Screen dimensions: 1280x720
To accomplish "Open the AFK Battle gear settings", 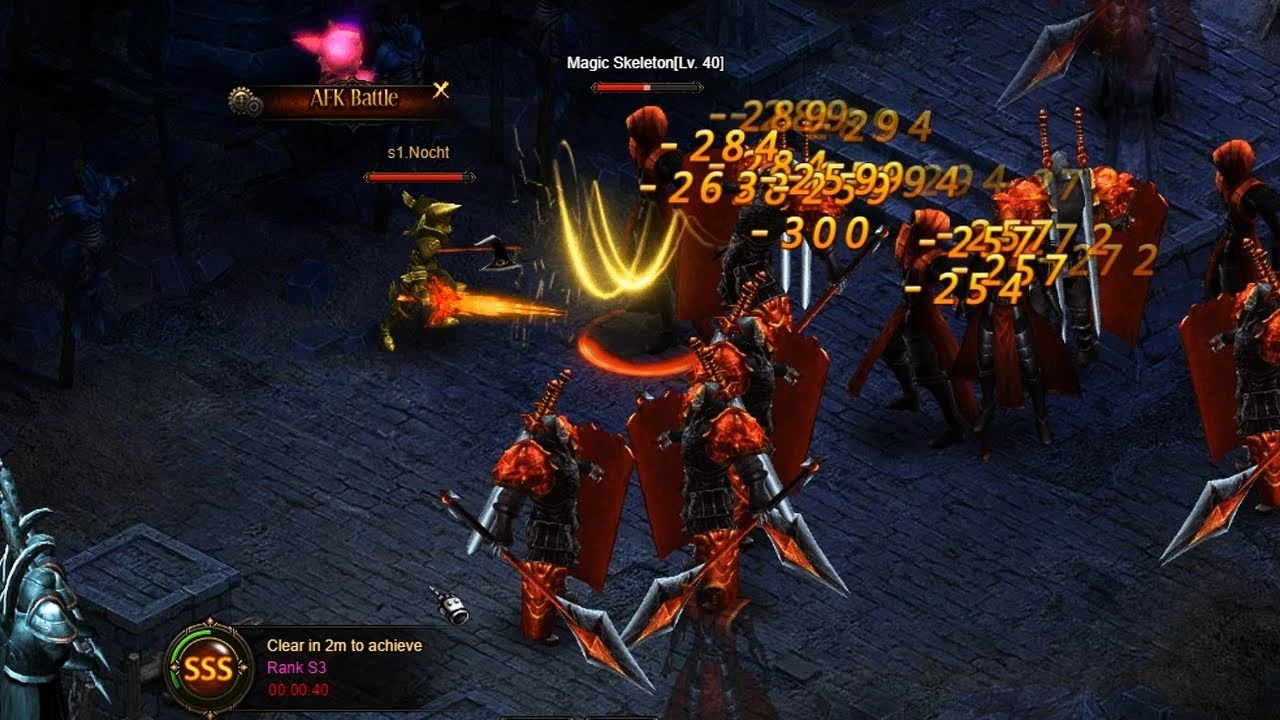I will pos(245,101).
